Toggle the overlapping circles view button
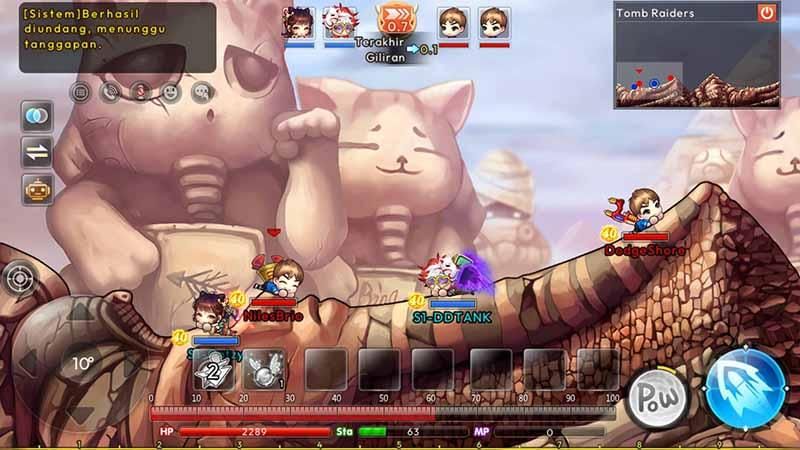The image size is (800, 450). coord(37,117)
